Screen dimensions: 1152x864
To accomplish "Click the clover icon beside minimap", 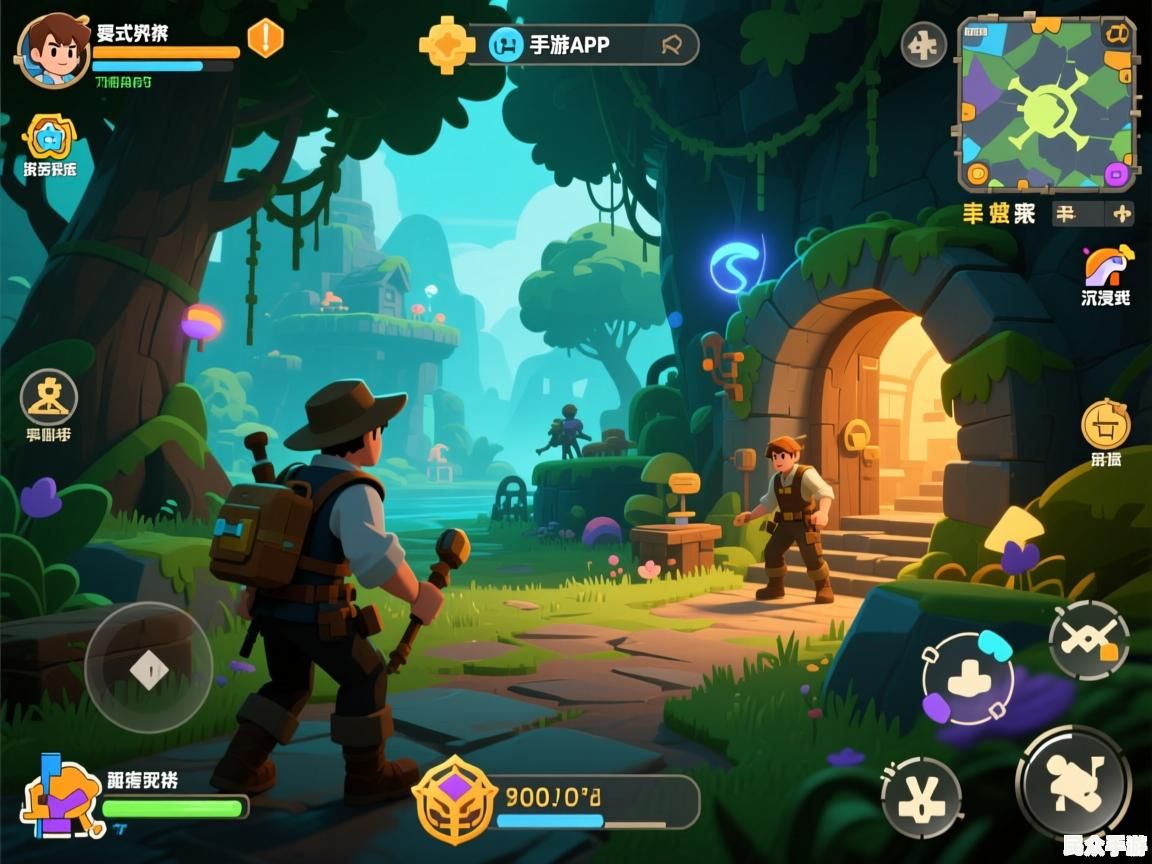I will coord(923,45).
